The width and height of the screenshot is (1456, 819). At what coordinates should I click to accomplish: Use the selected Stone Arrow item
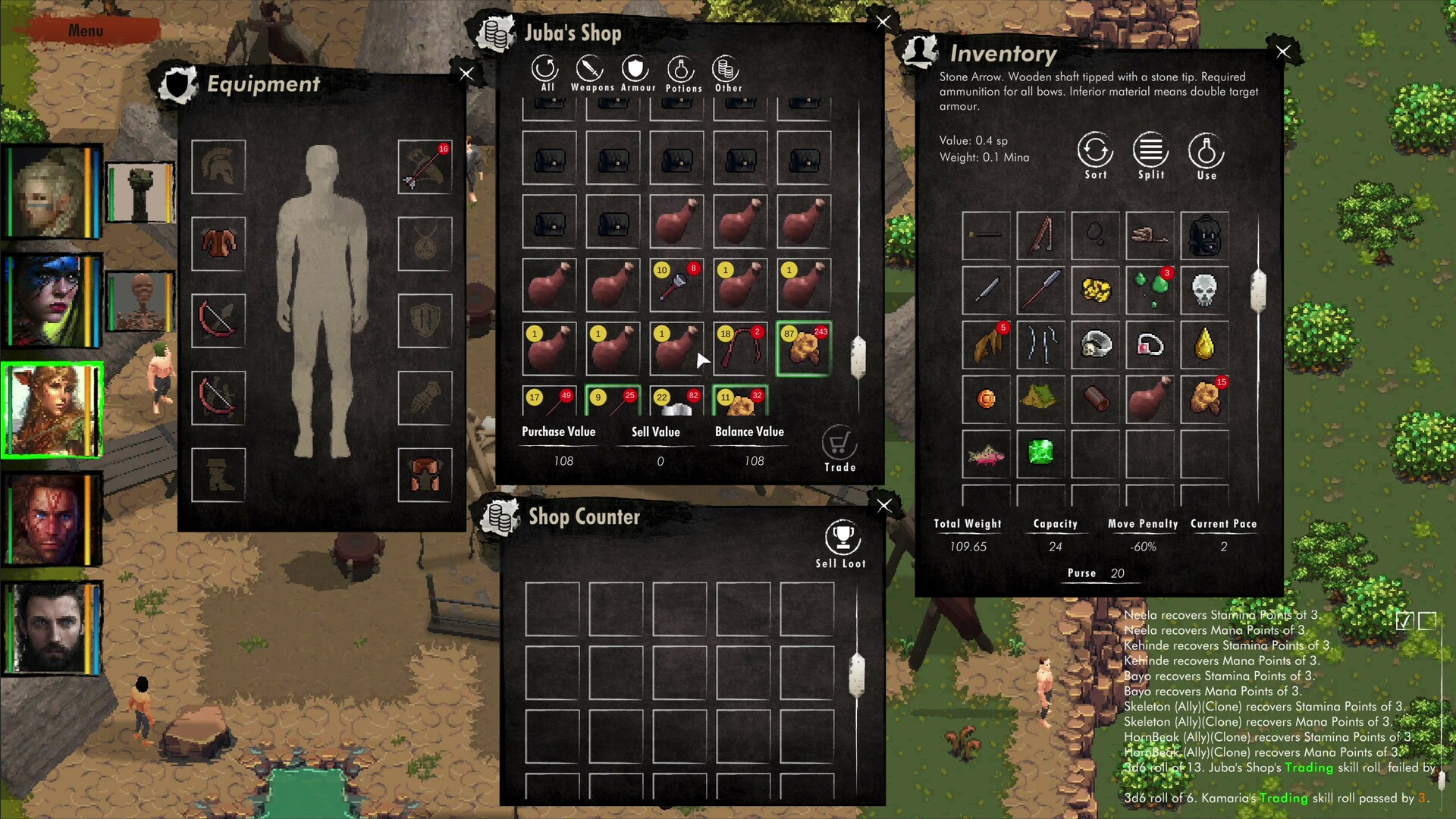(1206, 152)
